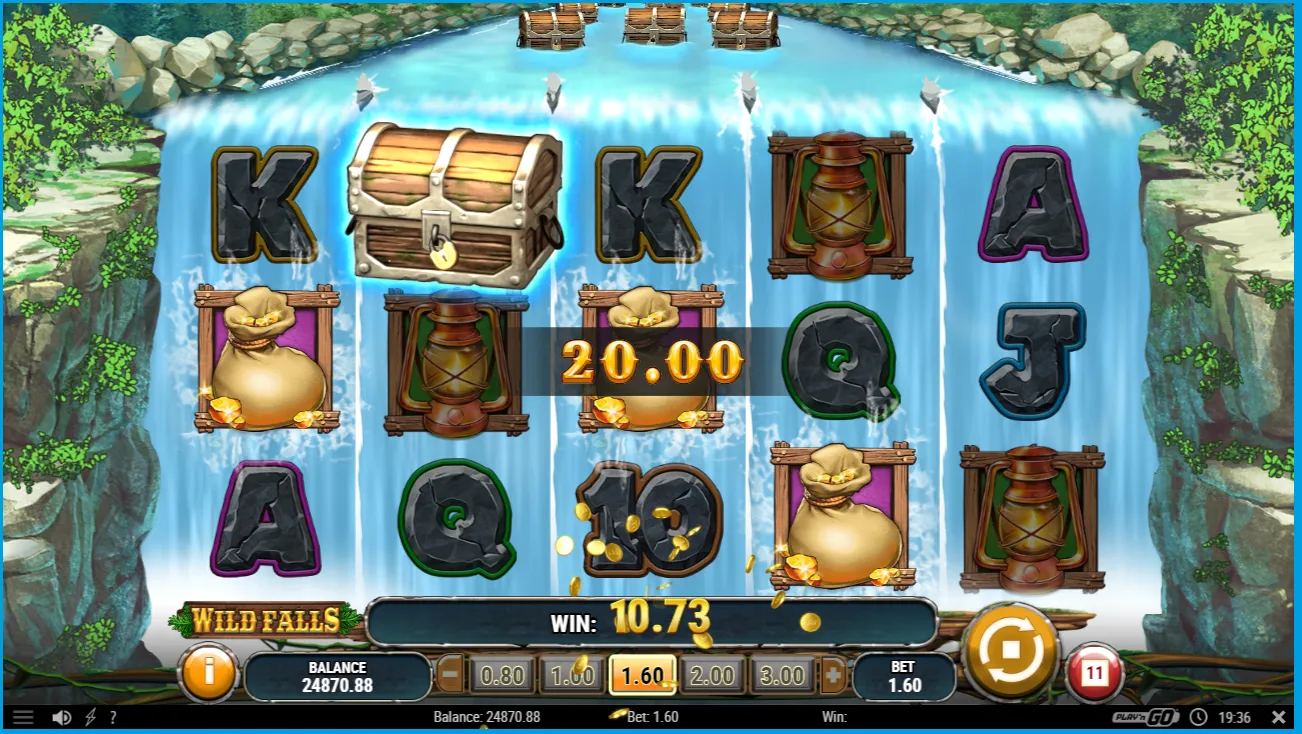
Task: Mute the game sound with the speaker icon
Action: click(x=62, y=717)
